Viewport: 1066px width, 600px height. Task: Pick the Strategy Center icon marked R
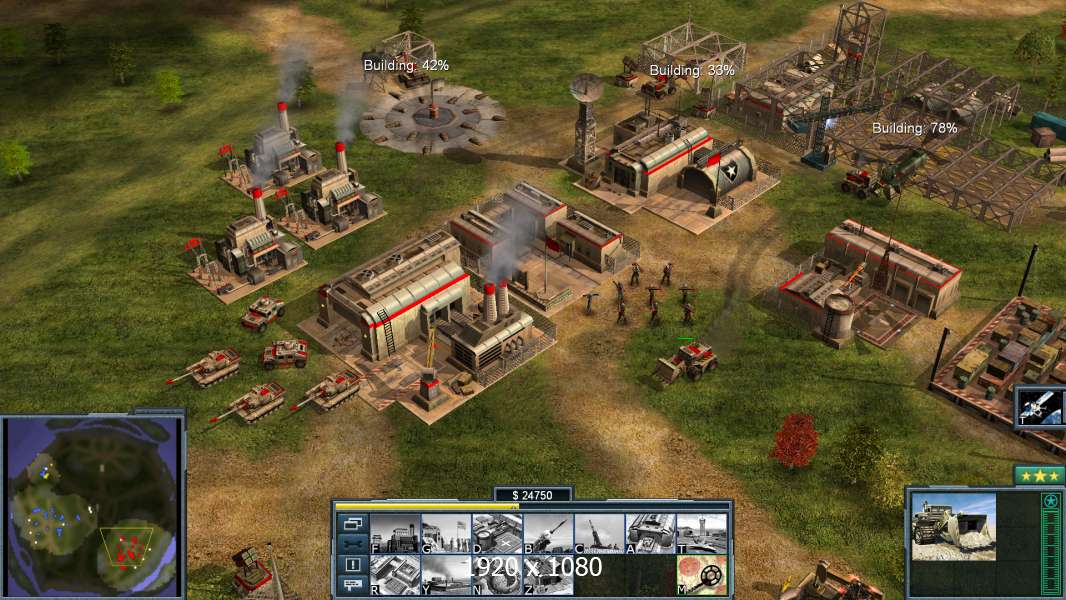click(x=395, y=574)
